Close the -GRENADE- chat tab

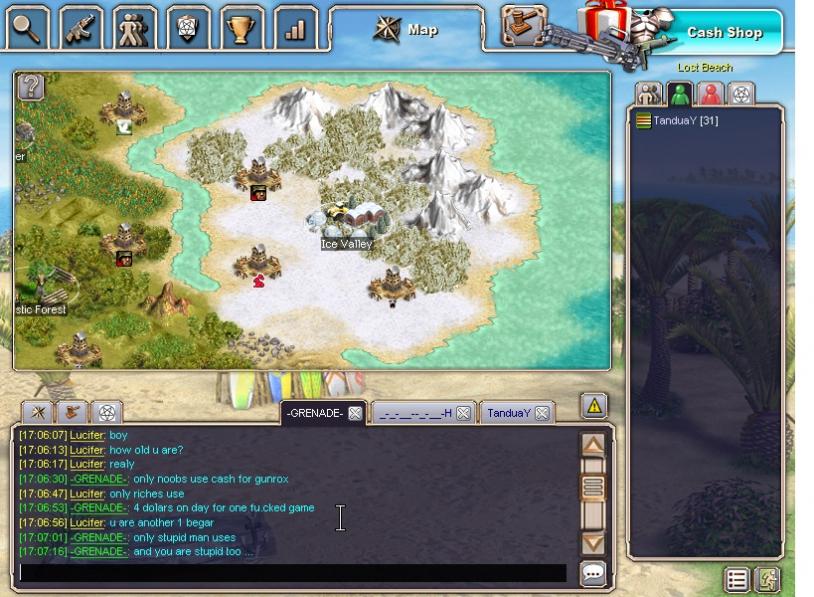point(355,413)
